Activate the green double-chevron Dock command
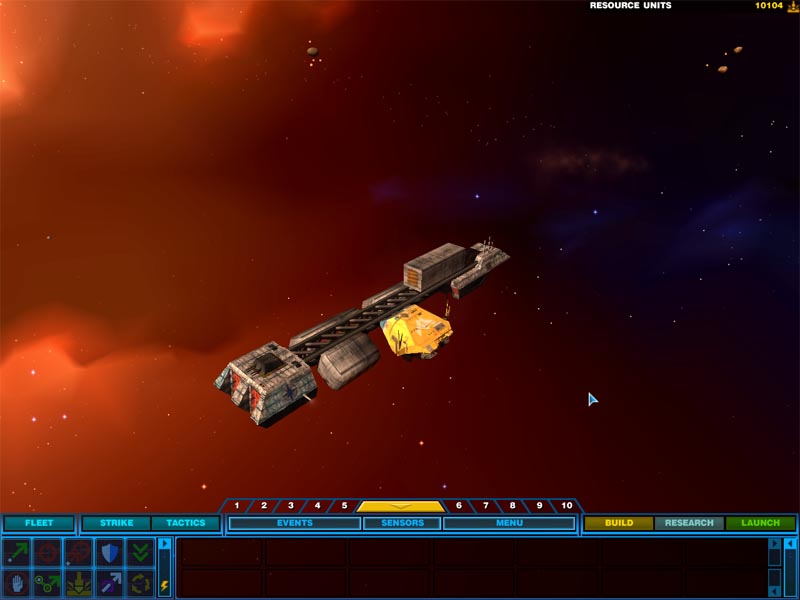 (x=140, y=552)
